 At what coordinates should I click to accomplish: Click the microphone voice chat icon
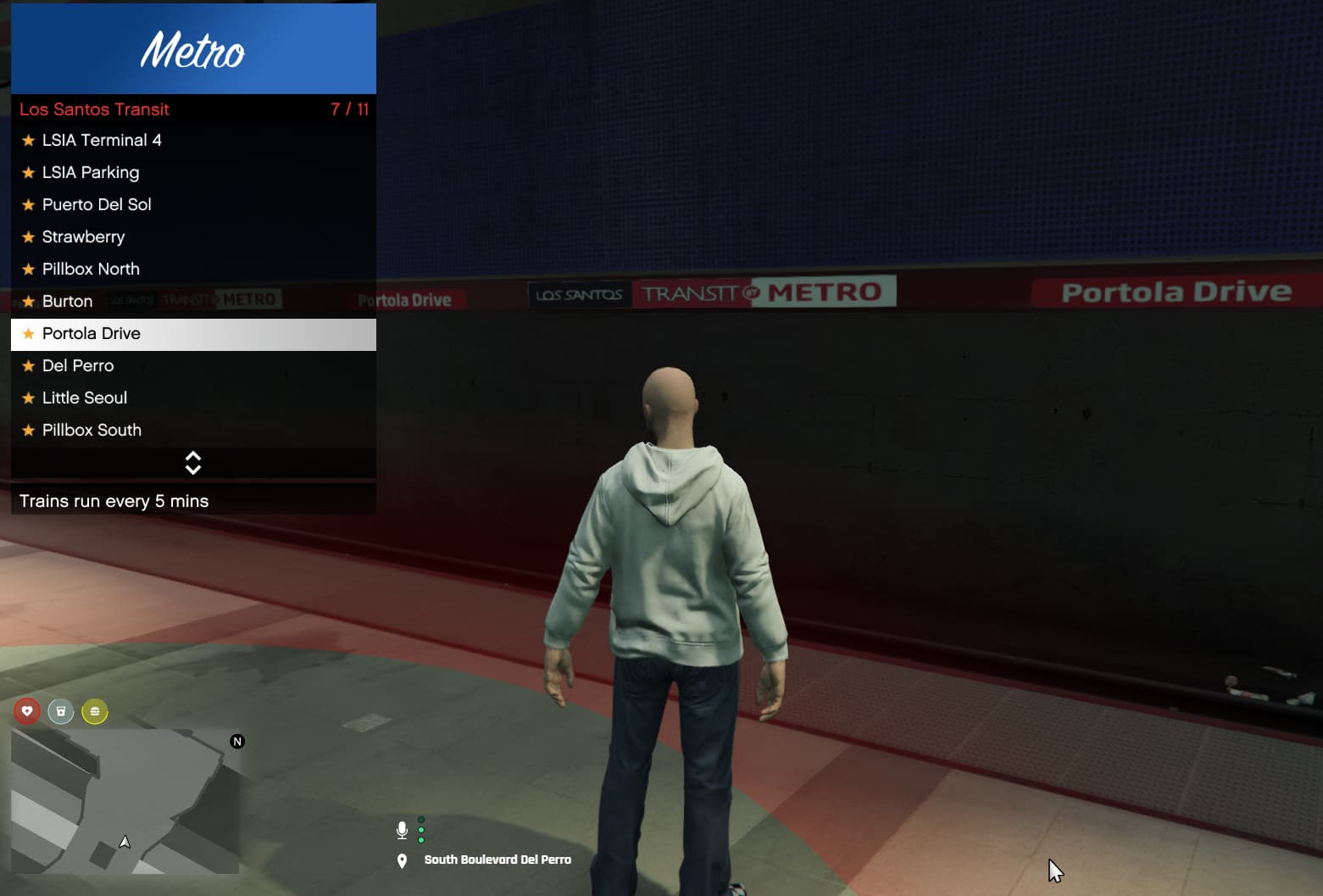pyautogui.click(x=402, y=830)
